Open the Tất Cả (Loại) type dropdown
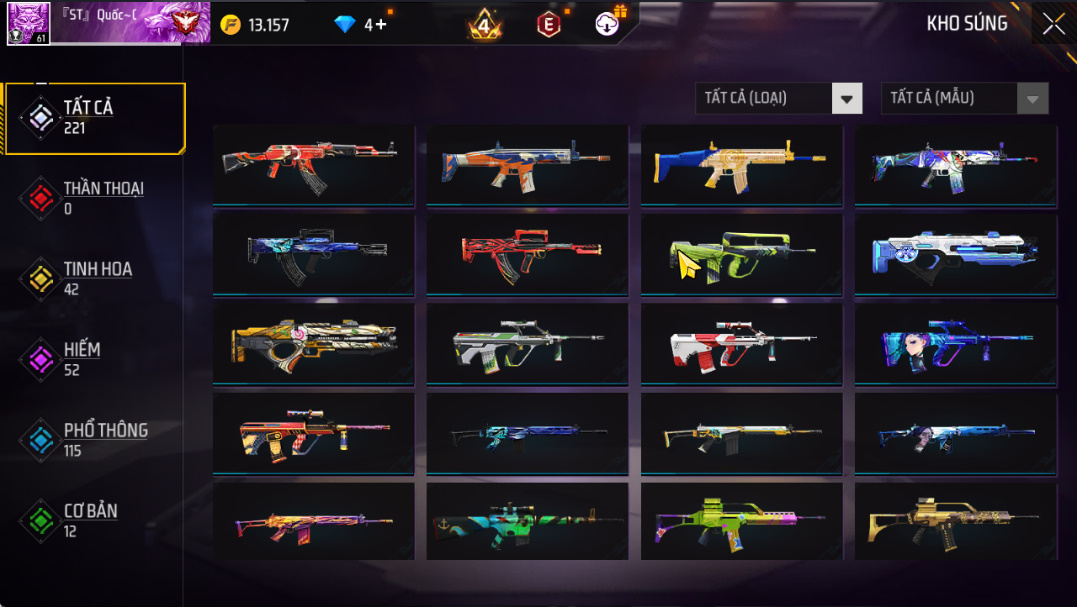This screenshot has height=607, width=1077. tap(778, 98)
